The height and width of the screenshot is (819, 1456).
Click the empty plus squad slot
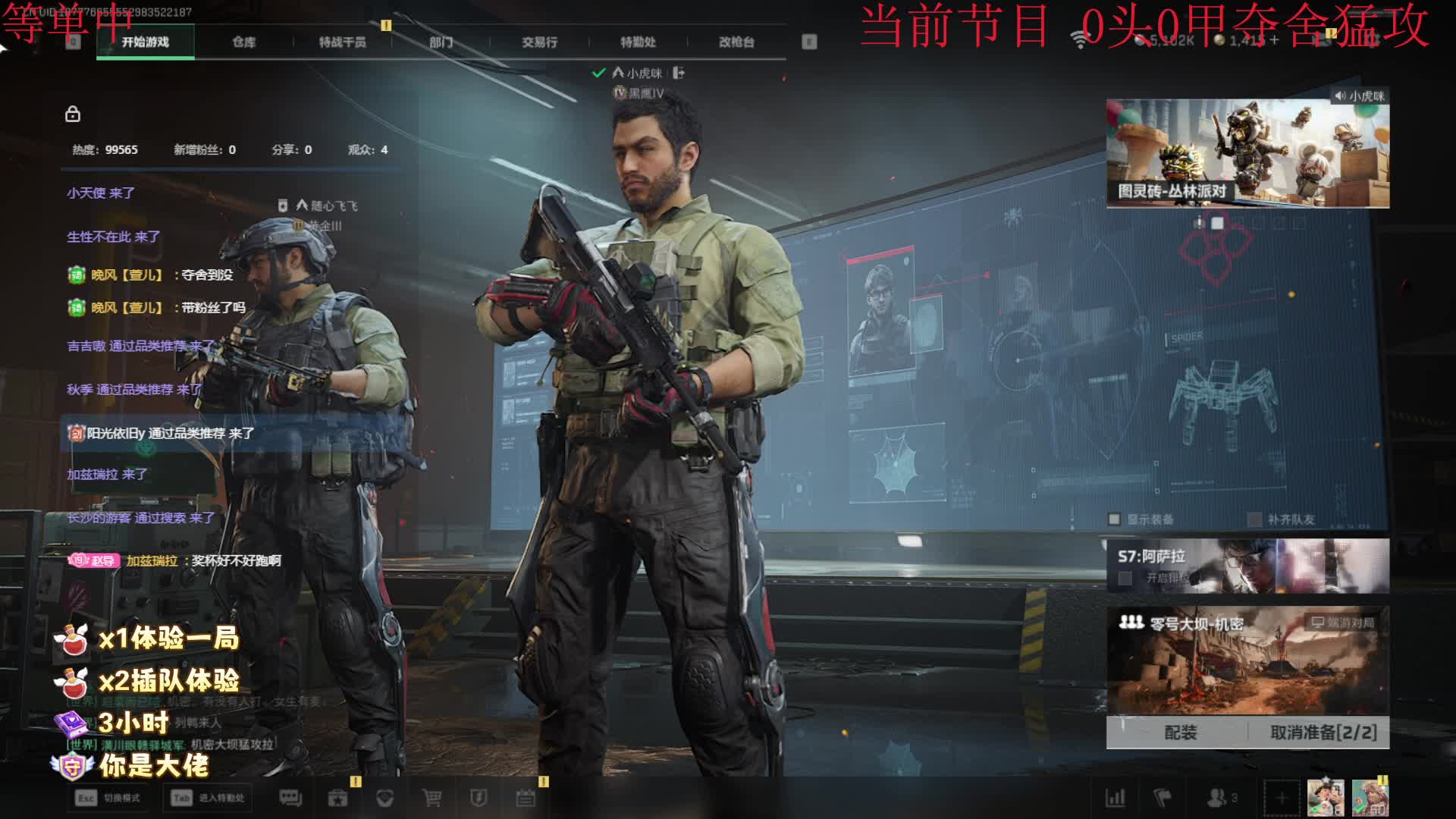(1281, 798)
